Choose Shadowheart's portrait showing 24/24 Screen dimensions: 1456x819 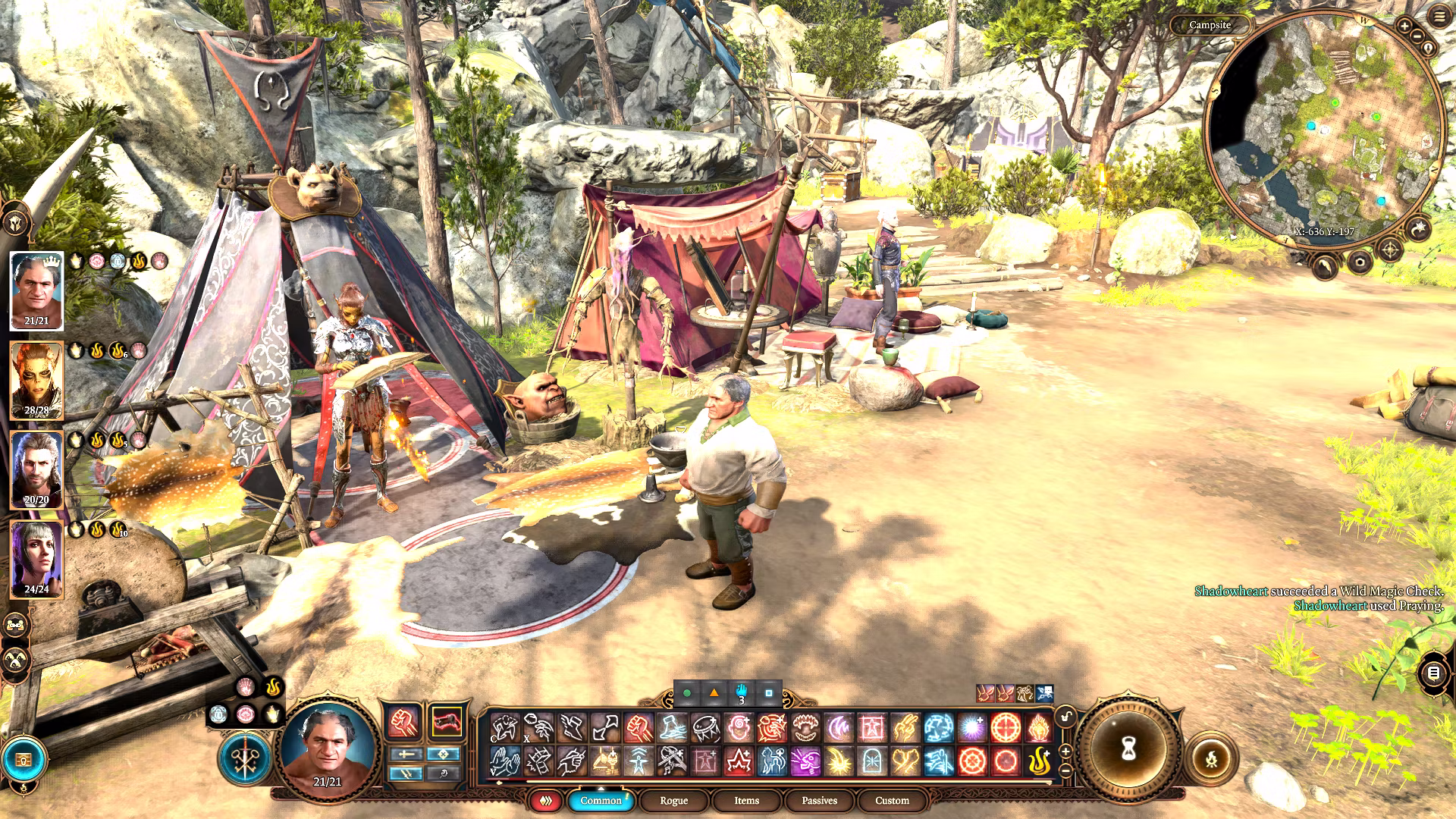pyautogui.click(x=36, y=560)
